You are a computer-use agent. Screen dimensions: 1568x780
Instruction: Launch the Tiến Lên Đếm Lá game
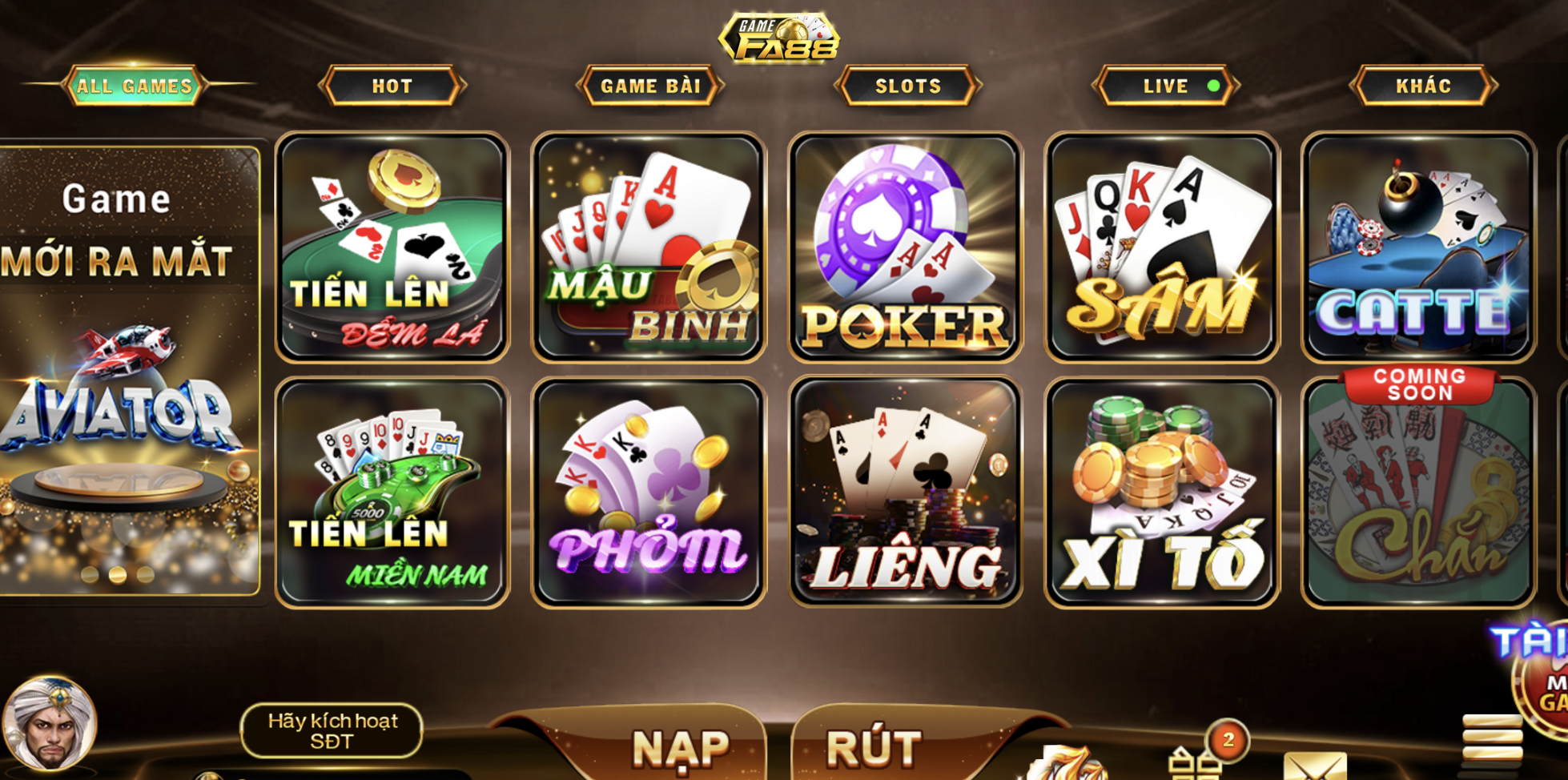click(x=392, y=247)
